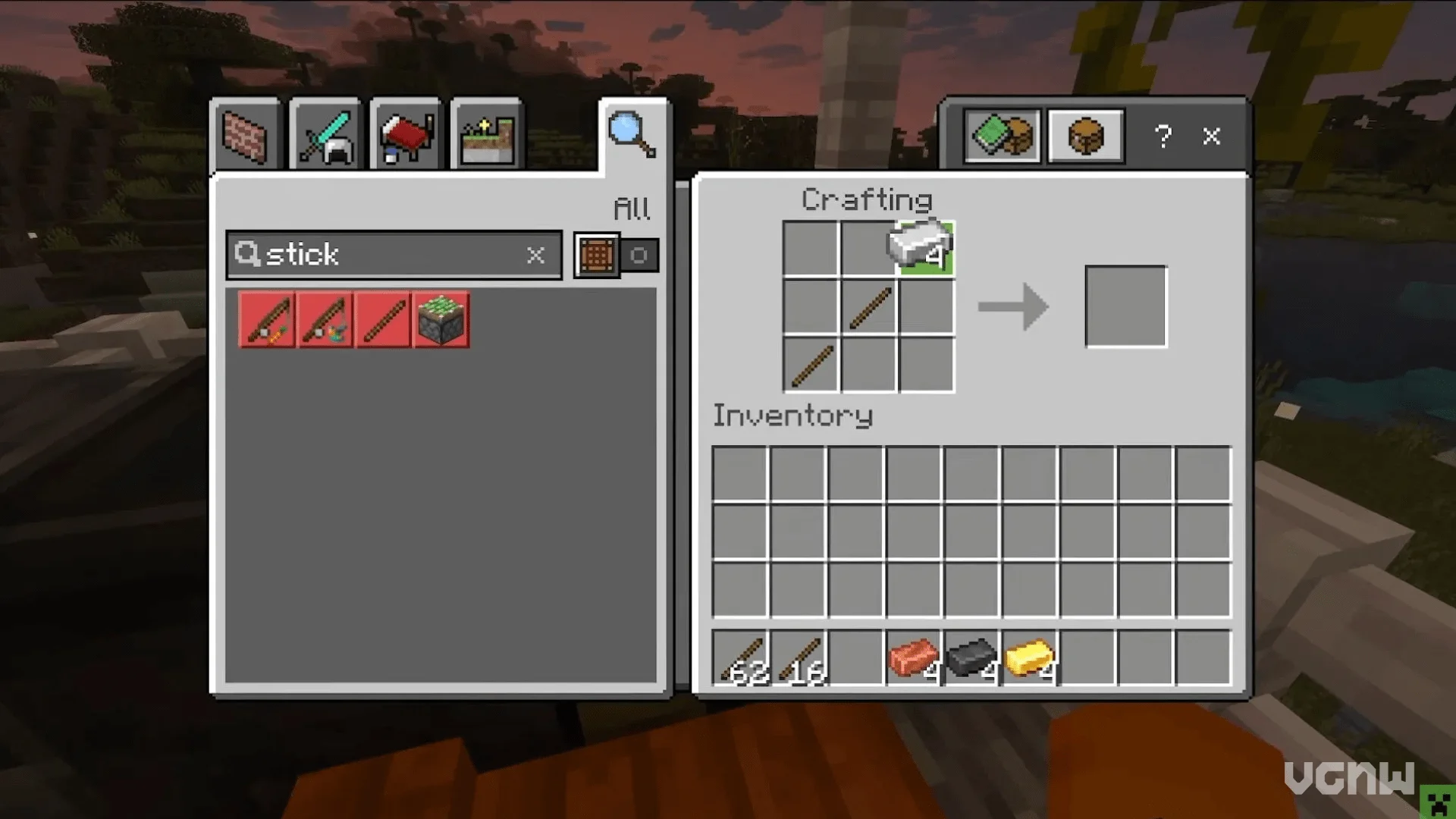The height and width of the screenshot is (819, 1456).
Task: Switch to the crafting table only view
Action: click(1085, 136)
